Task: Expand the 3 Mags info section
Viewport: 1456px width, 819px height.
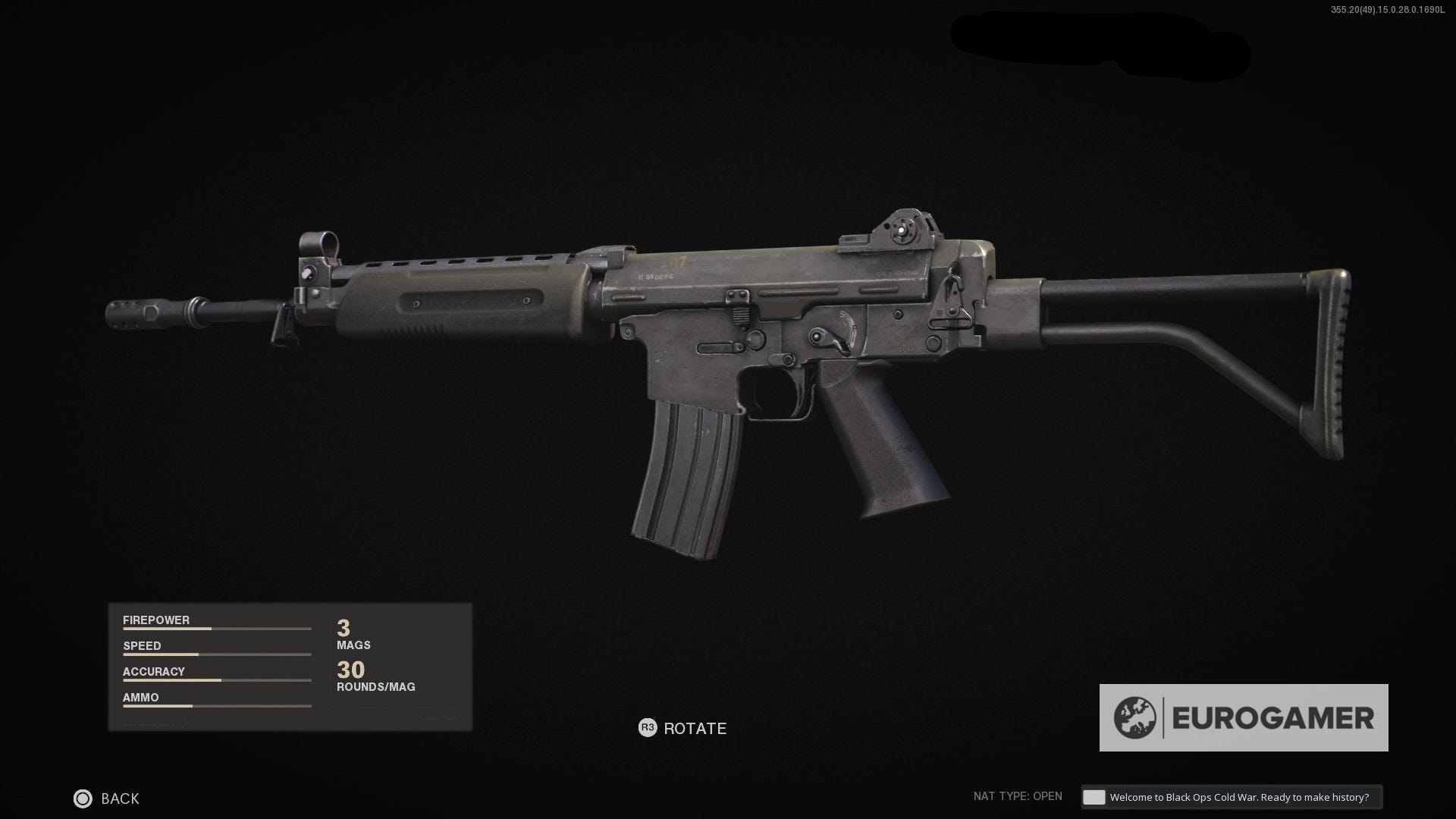Action: (353, 635)
